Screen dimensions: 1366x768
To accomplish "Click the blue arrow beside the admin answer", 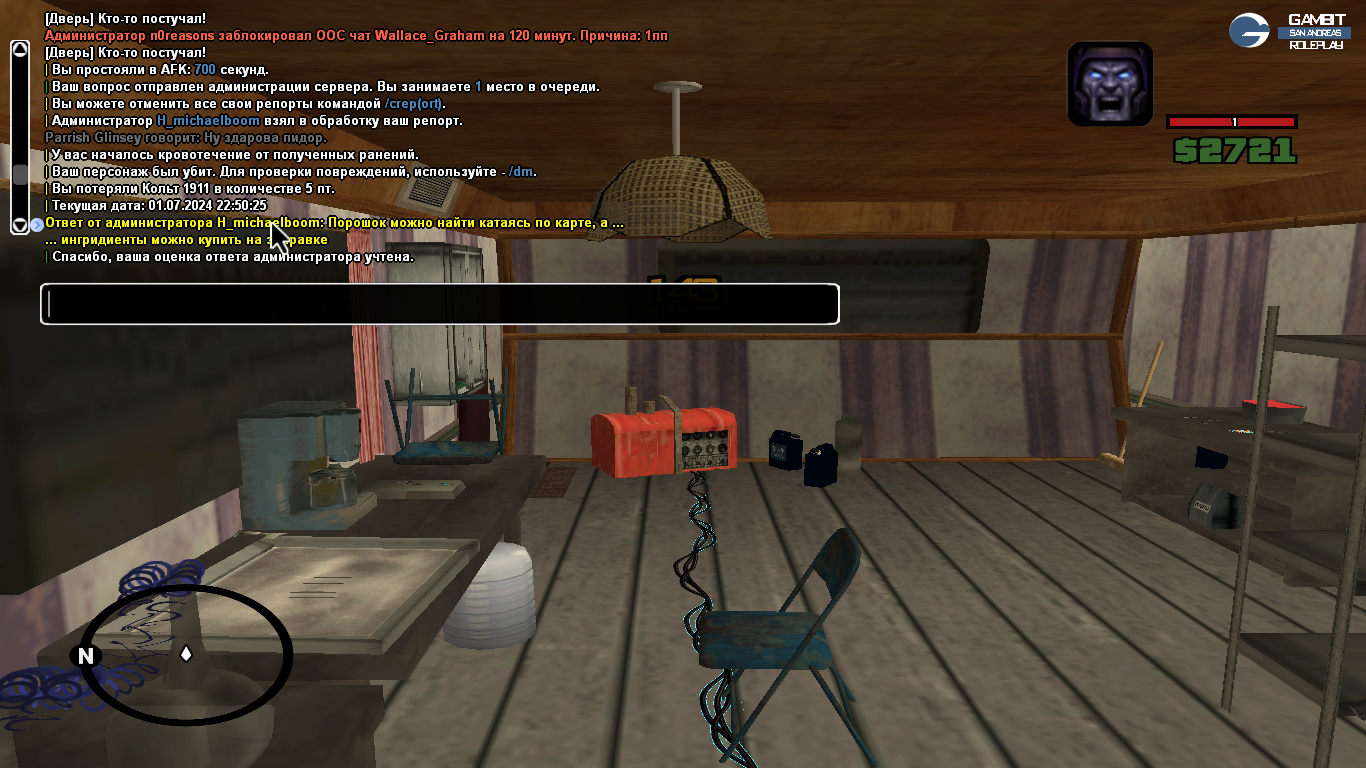I will point(37,224).
